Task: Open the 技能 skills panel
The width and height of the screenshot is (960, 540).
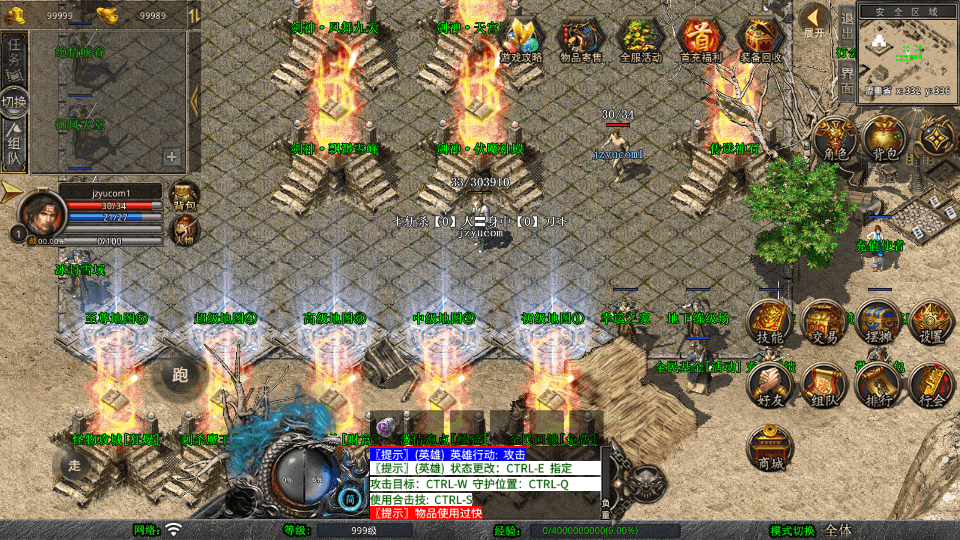Action: pos(770,321)
